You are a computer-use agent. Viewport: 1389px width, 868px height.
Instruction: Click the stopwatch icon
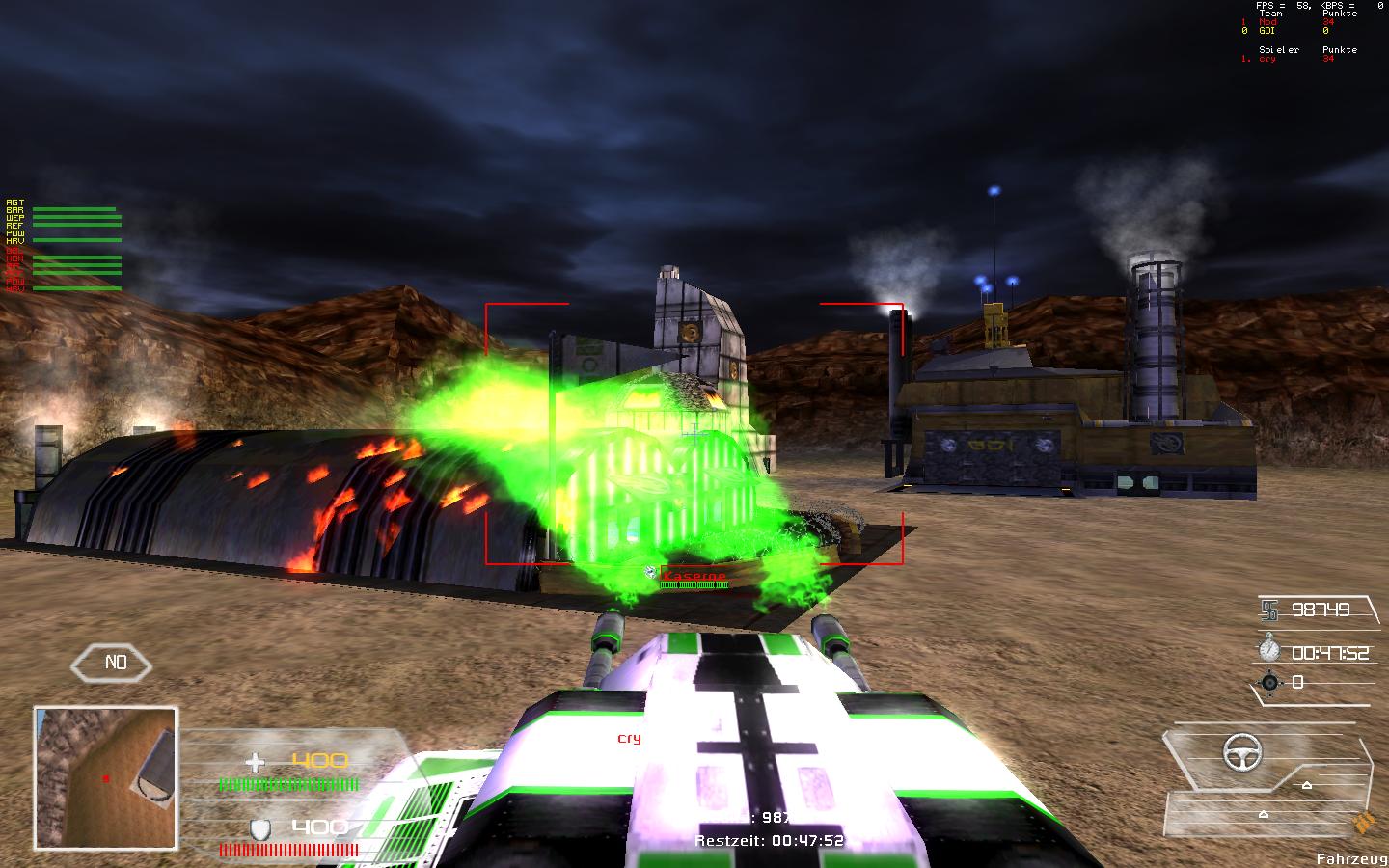[x=1268, y=648]
